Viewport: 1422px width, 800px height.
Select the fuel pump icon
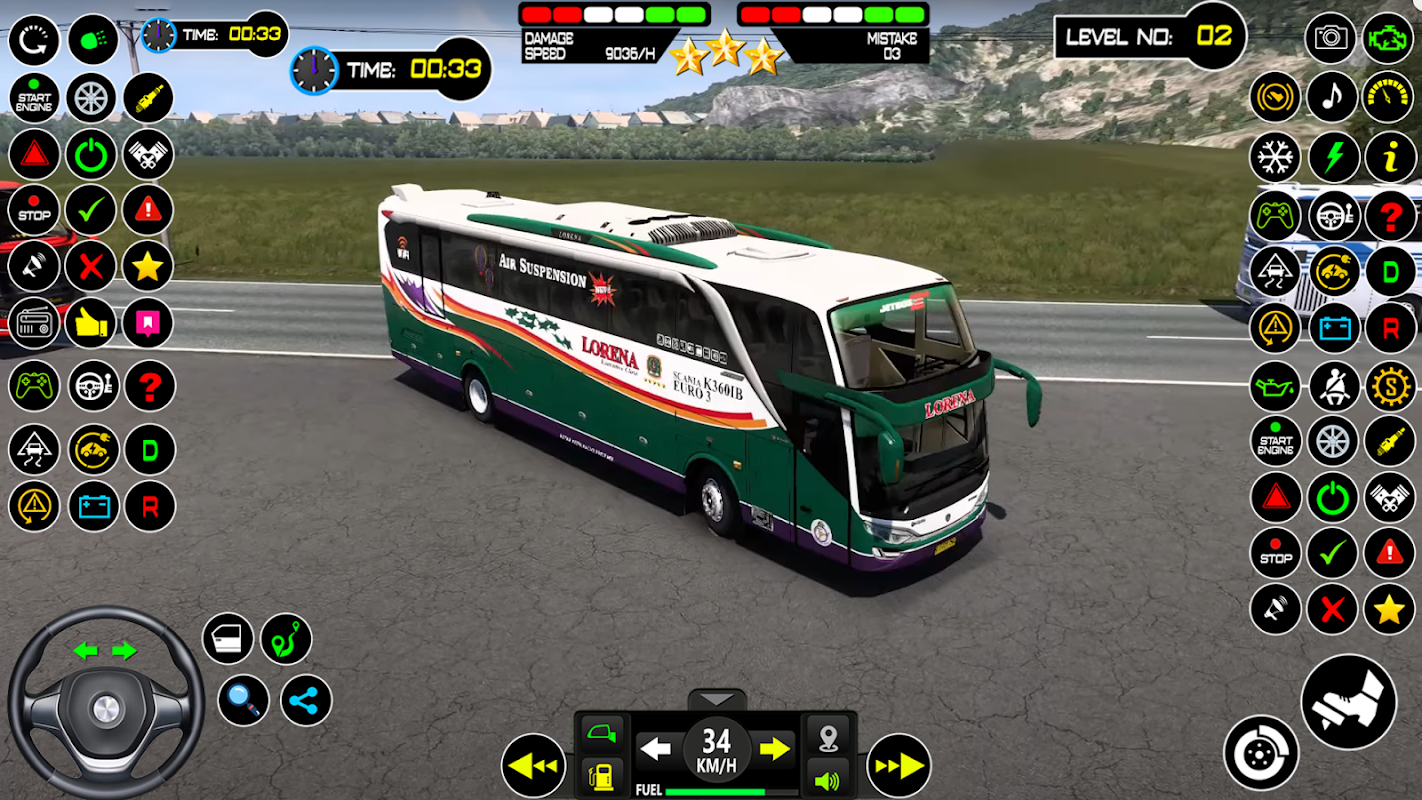tap(602, 776)
